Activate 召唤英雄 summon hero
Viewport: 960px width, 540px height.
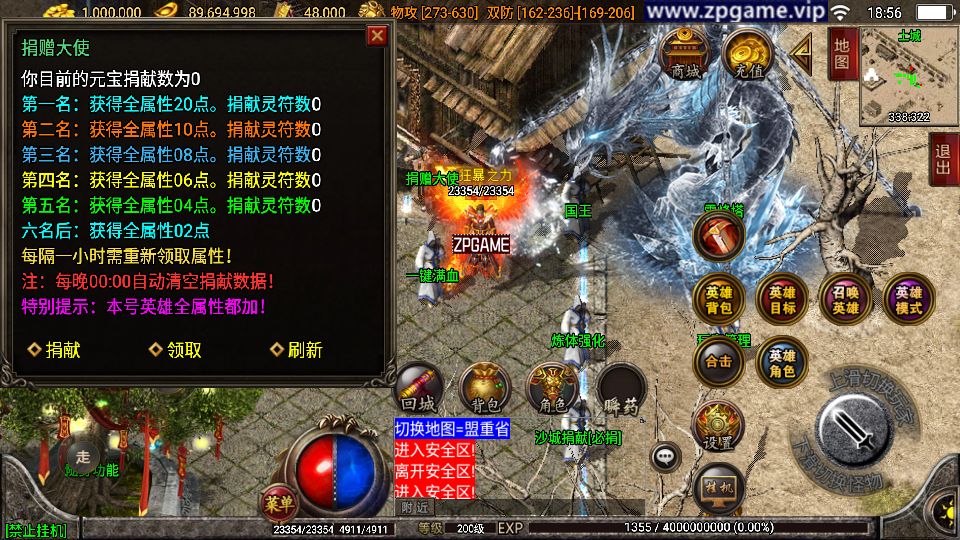tap(845, 299)
